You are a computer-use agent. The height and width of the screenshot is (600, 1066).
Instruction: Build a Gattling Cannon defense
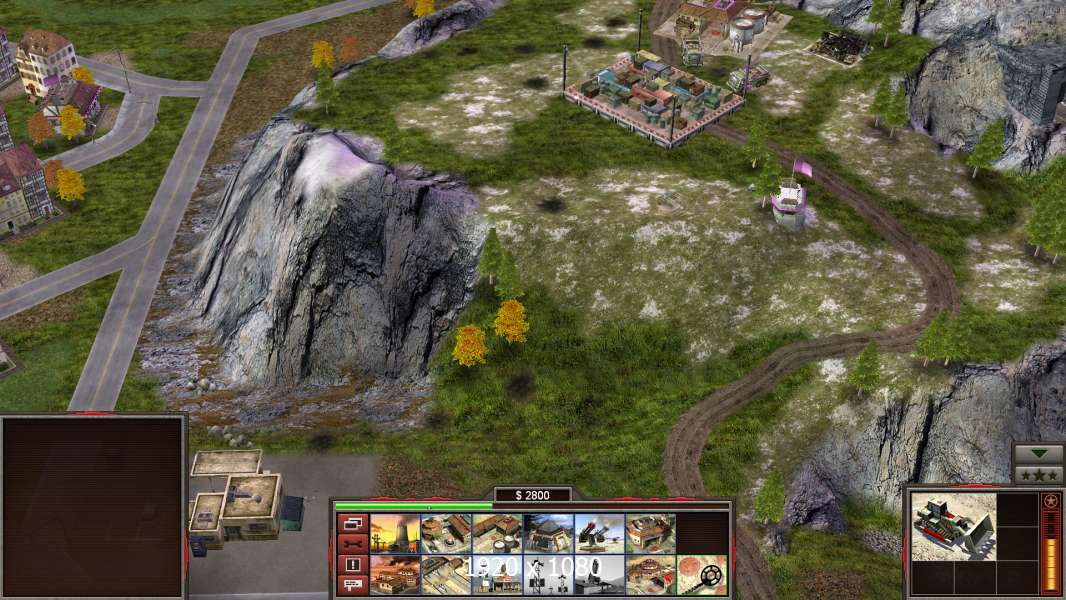tap(599, 533)
